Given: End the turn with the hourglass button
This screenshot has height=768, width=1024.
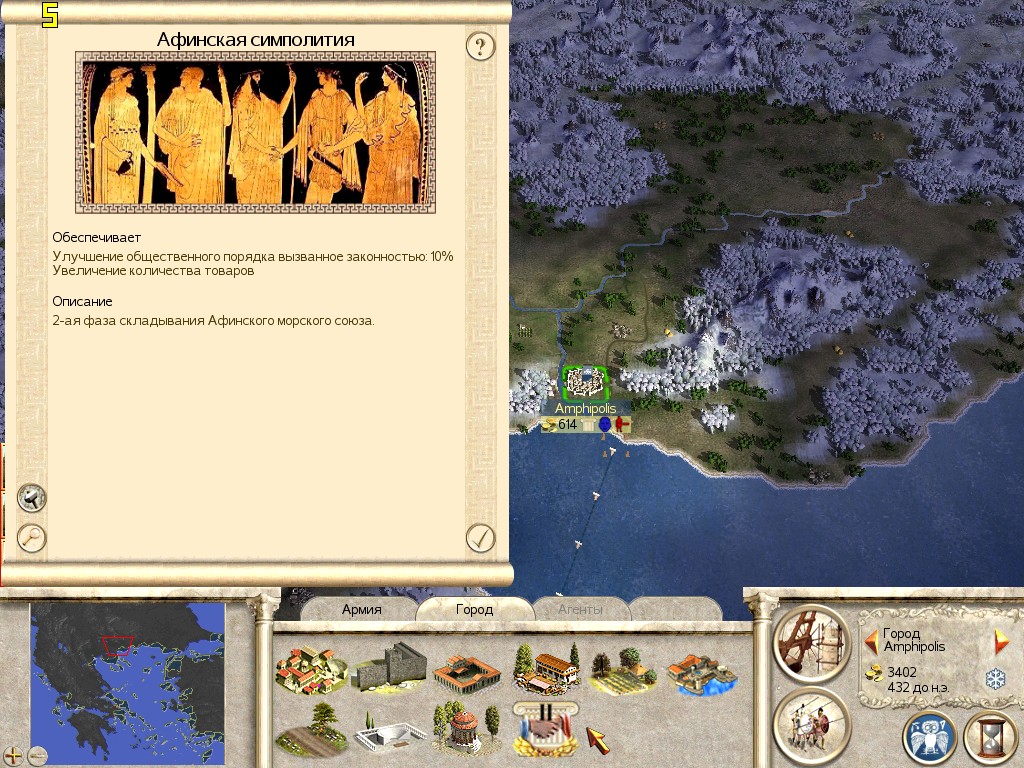Looking at the screenshot, I should pos(990,738).
